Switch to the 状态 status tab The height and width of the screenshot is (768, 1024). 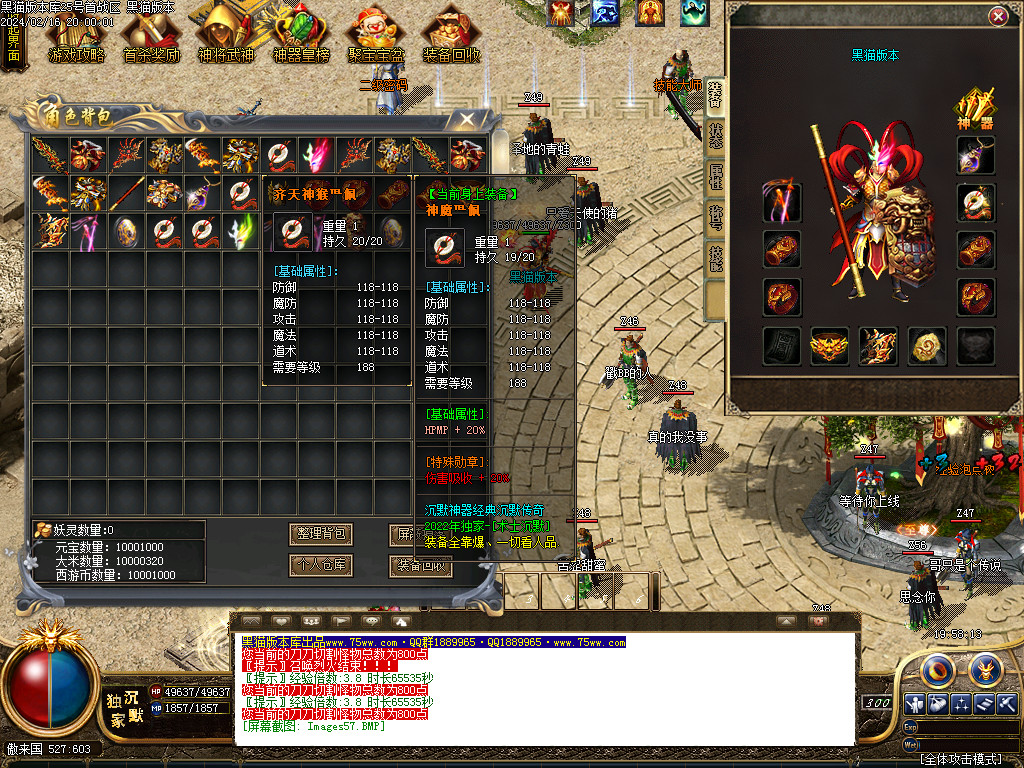pos(716,135)
